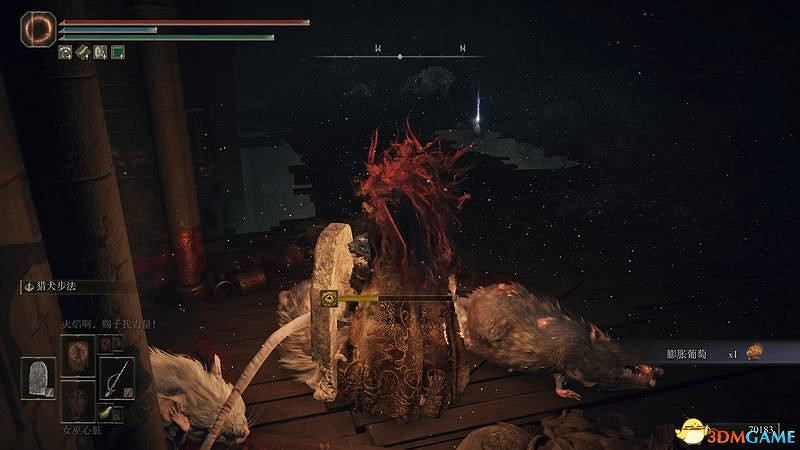
Task: Open the 膨胀葡萄 item pickup notification
Action: pos(700,353)
